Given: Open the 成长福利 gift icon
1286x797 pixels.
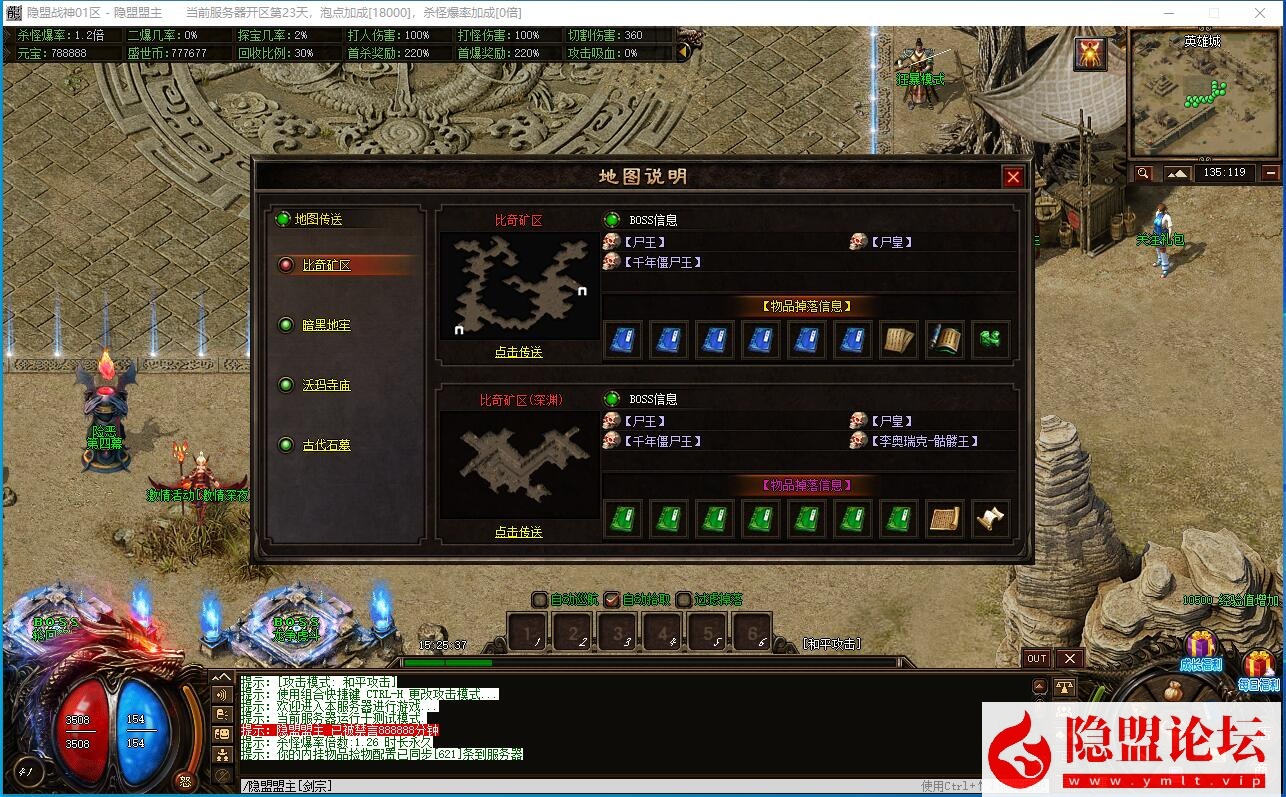Looking at the screenshot, I should pos(1200,646).
